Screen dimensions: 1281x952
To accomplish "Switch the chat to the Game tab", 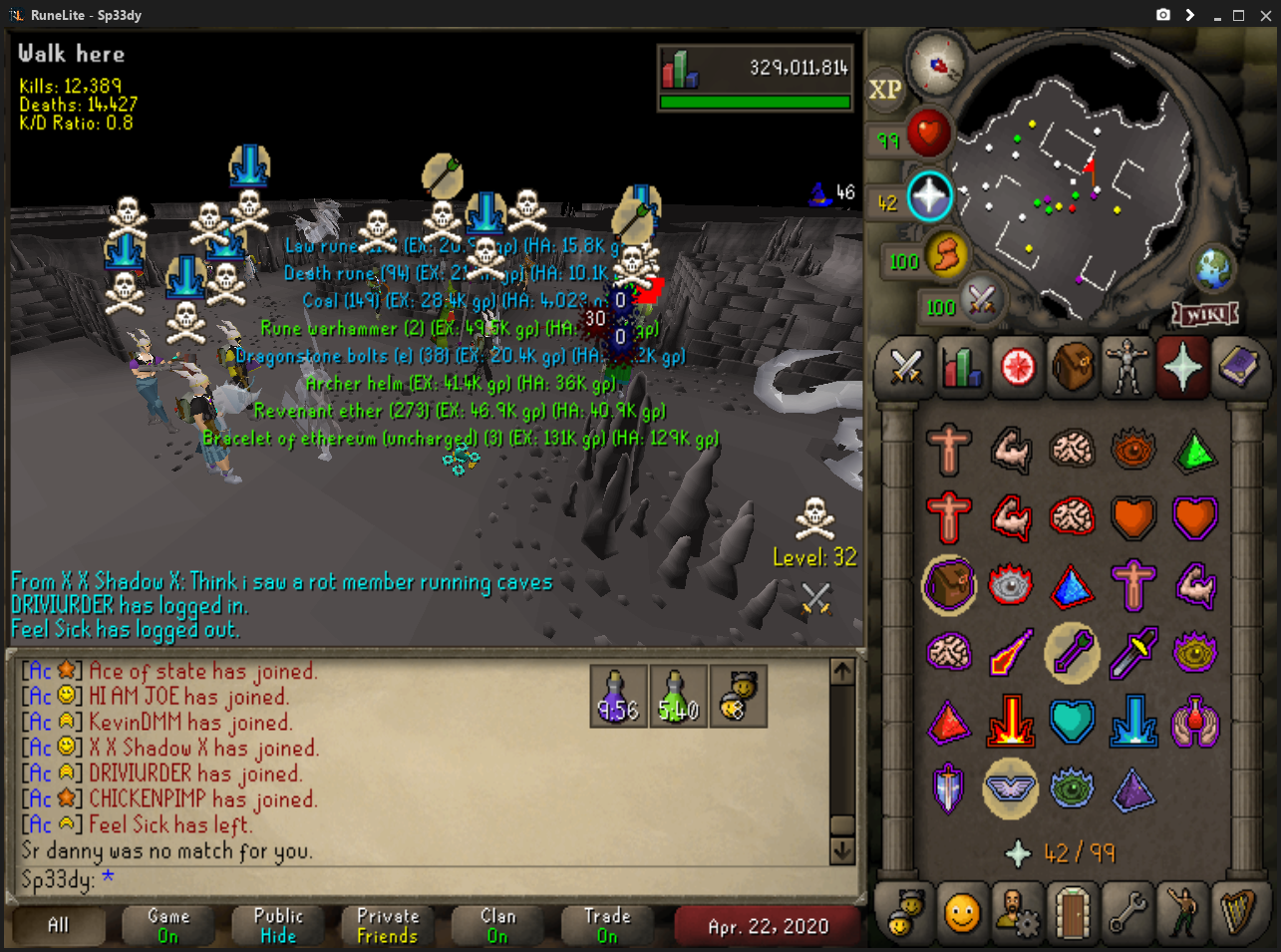I will 168,925.
